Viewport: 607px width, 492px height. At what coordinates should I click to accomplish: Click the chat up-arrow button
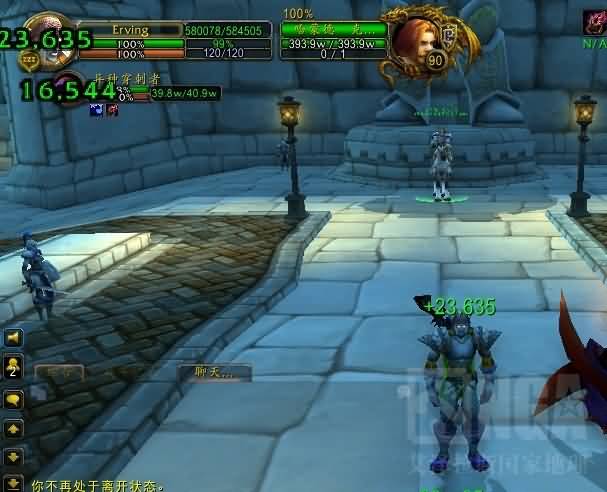point(14,429)
